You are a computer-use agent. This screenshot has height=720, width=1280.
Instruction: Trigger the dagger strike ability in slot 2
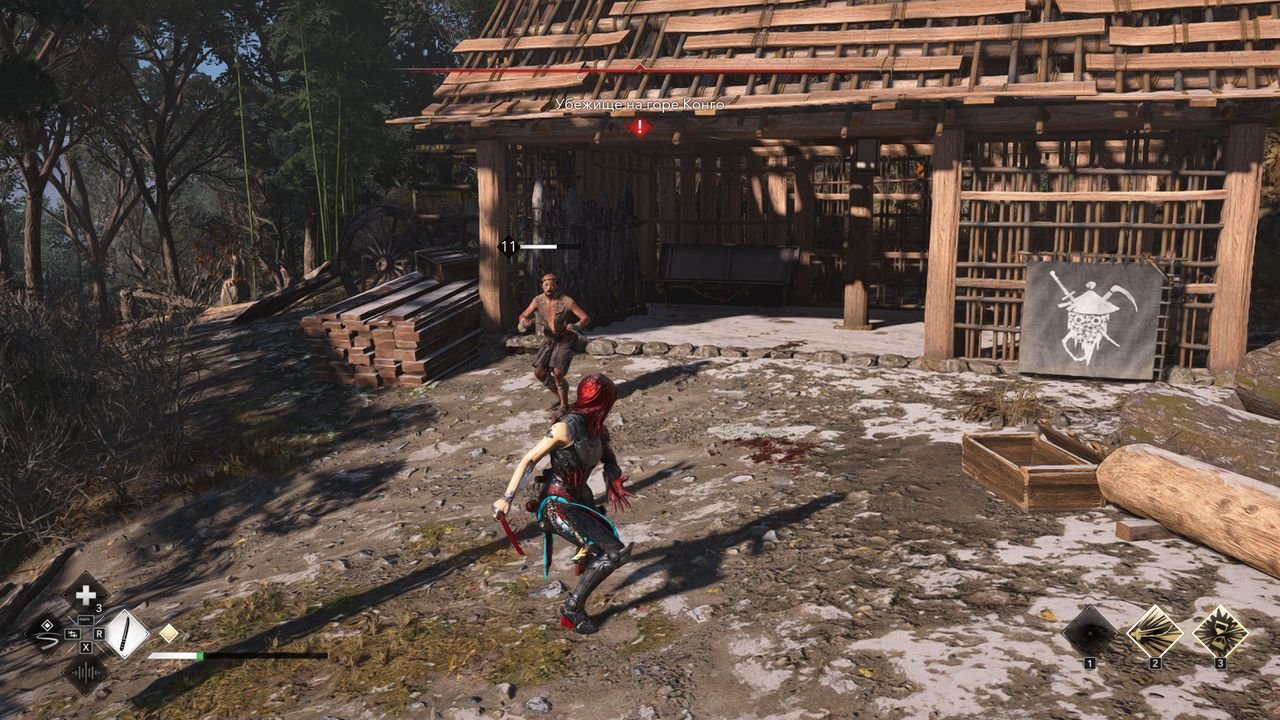point(1155,631)
